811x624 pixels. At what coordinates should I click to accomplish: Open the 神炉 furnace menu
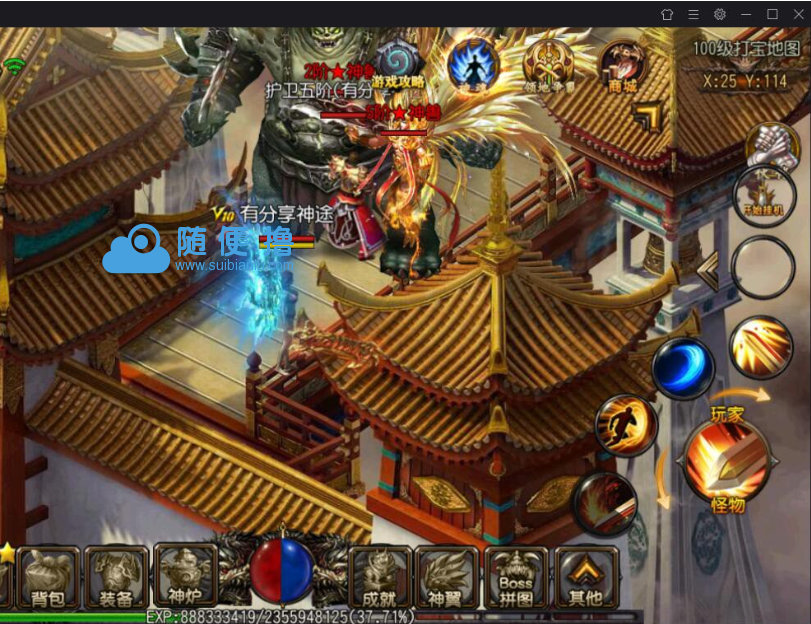[x=185, y=576]
